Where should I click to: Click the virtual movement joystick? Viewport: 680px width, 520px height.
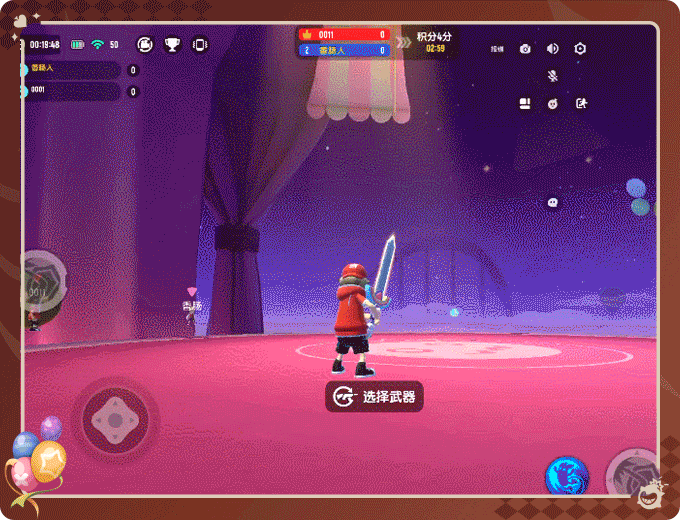114,416
